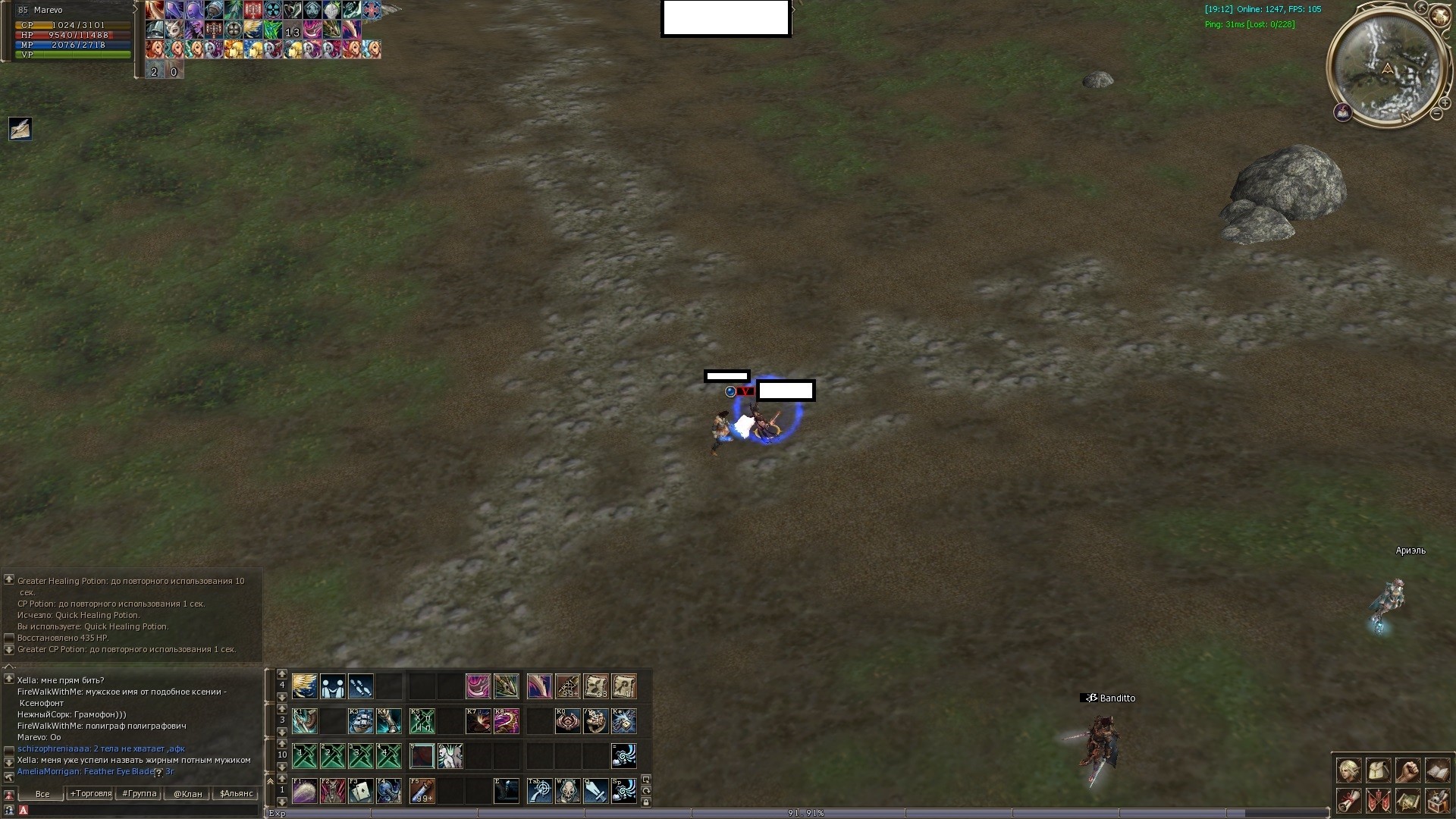The height and width of the screenshot is (819, 1456).
Task: Zoom in the minimap with plus button
Action: [x=1445, y=103]
